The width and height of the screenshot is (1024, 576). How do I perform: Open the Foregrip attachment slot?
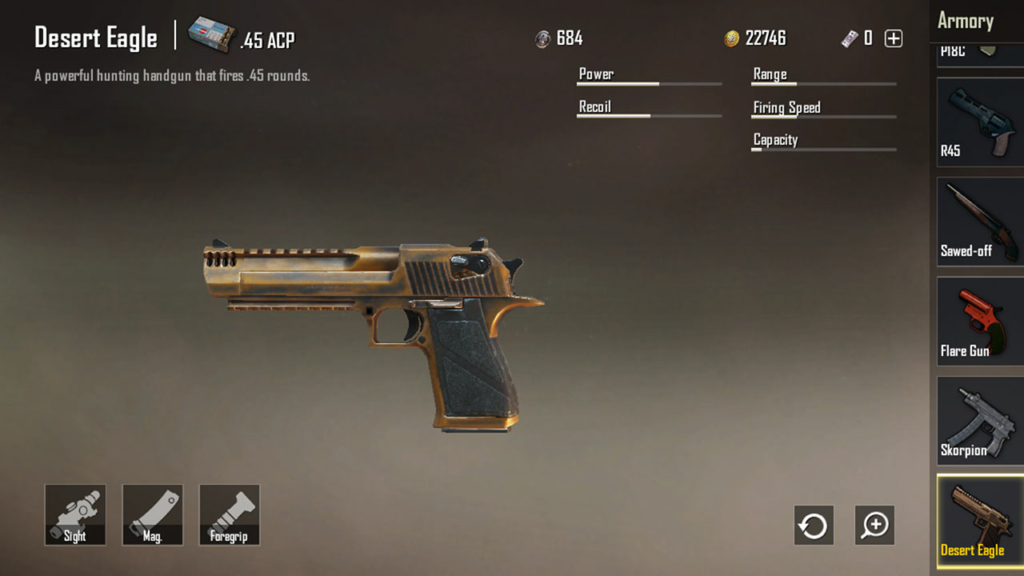(229, 515)
